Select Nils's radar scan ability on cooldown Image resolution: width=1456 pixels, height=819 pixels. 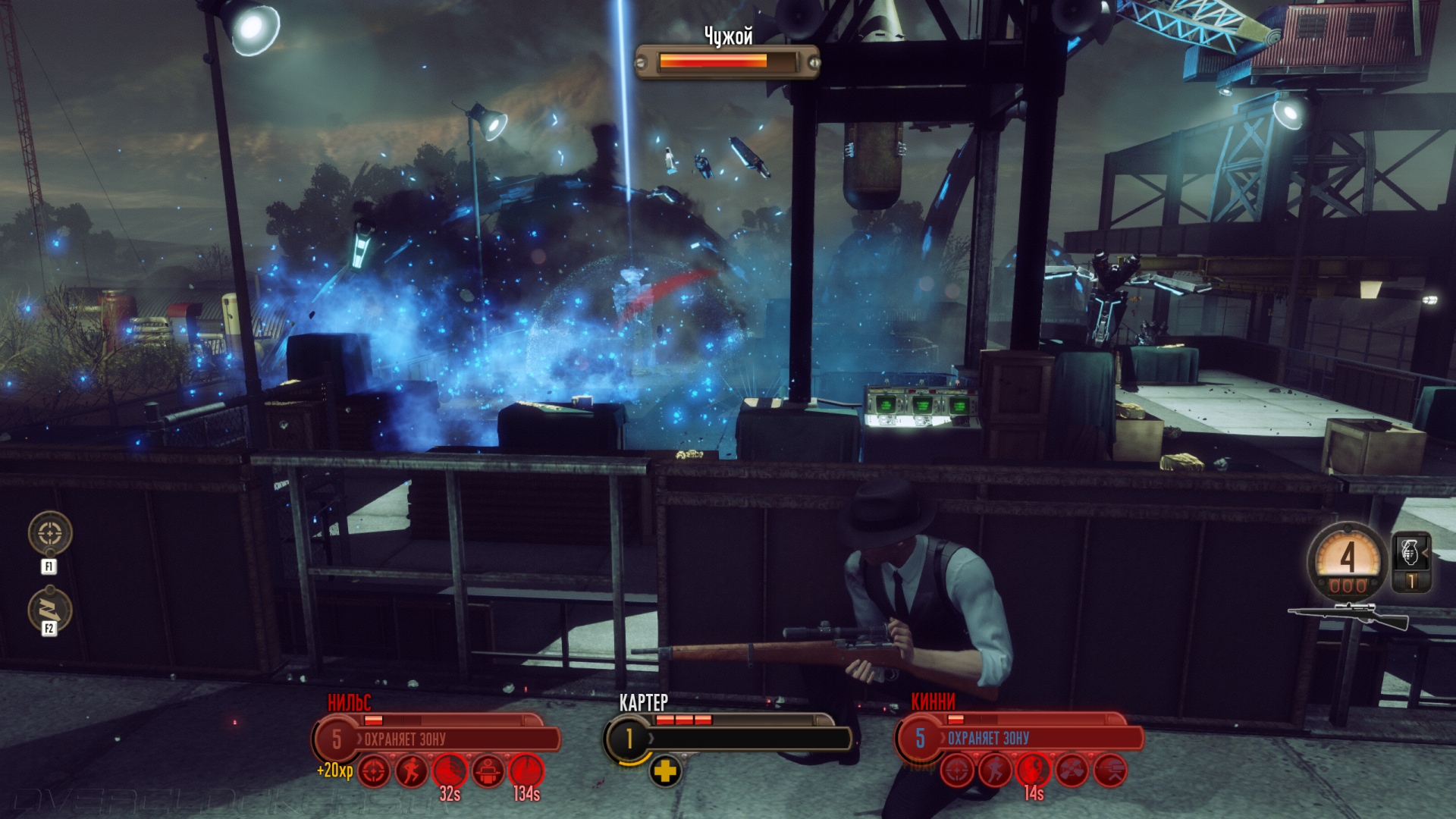(x=450, y=771)
